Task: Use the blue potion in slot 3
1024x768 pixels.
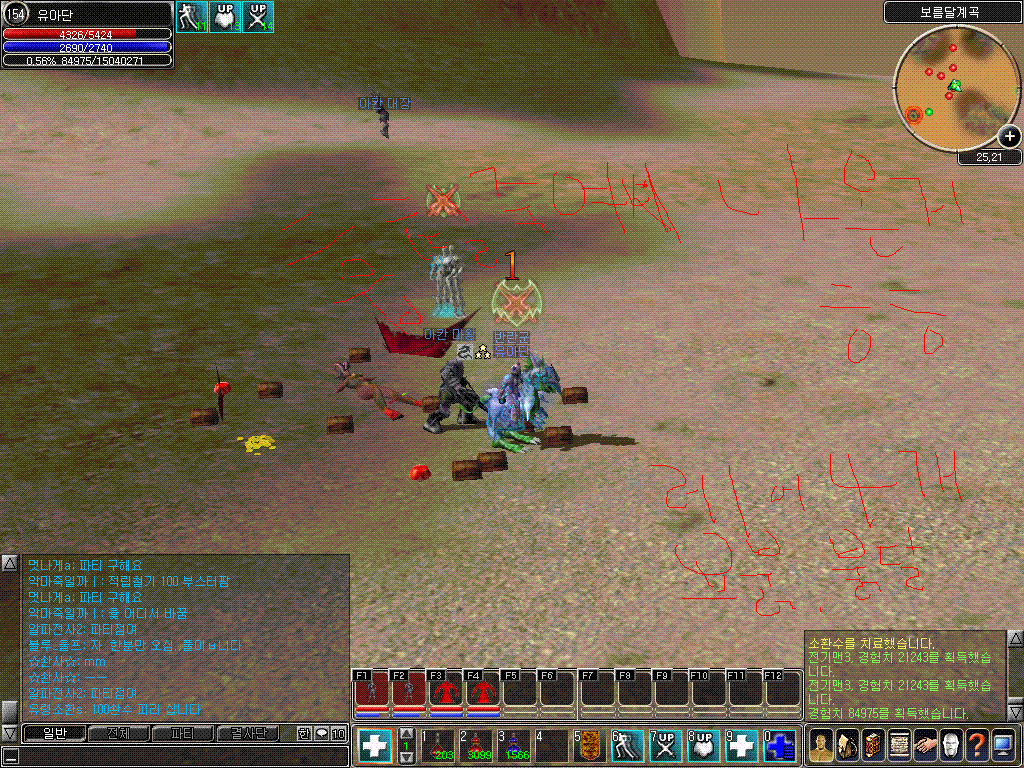Action: [x=514, y=746]
